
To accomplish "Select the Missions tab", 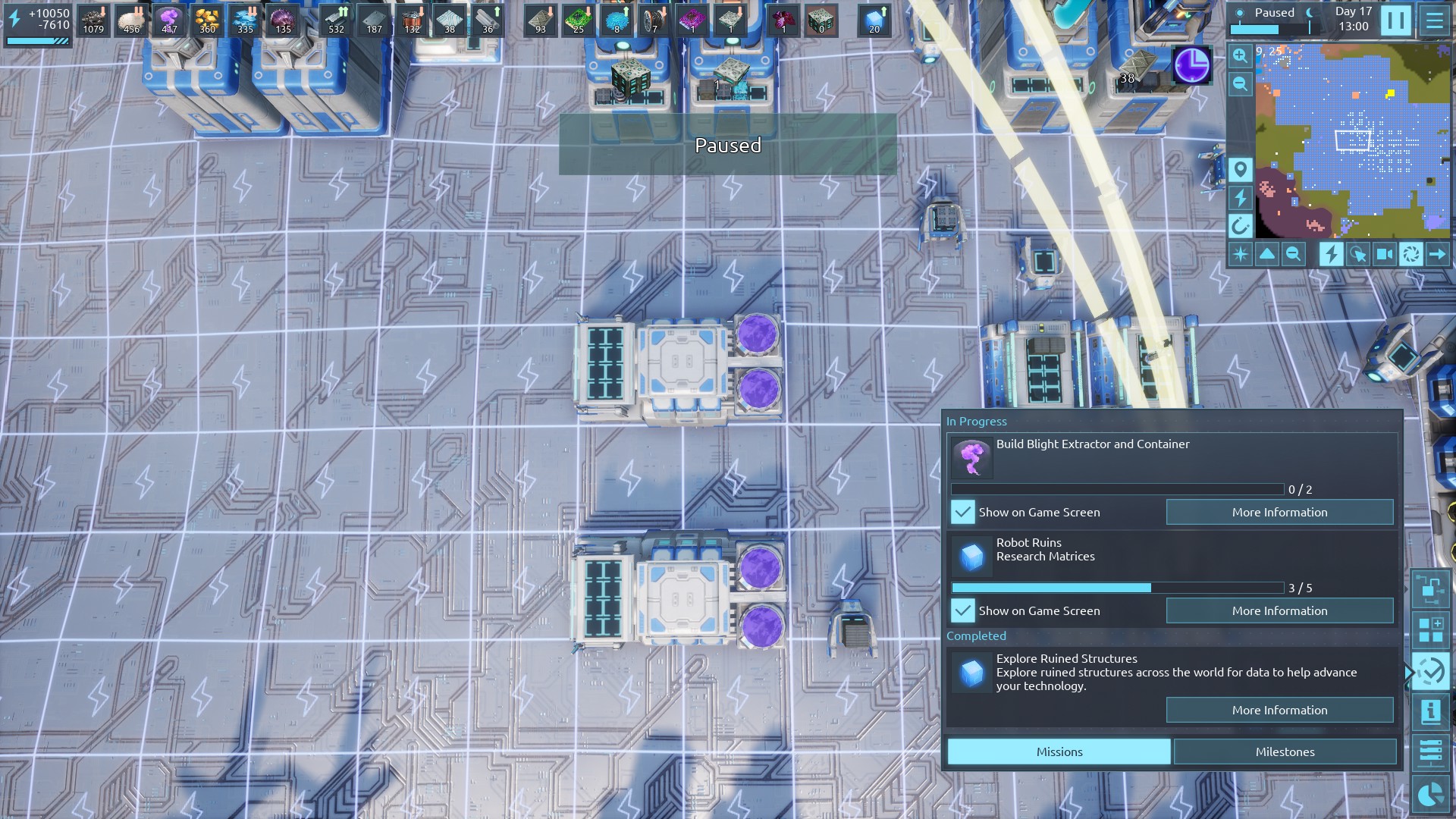I will [x=1059, y=752].
